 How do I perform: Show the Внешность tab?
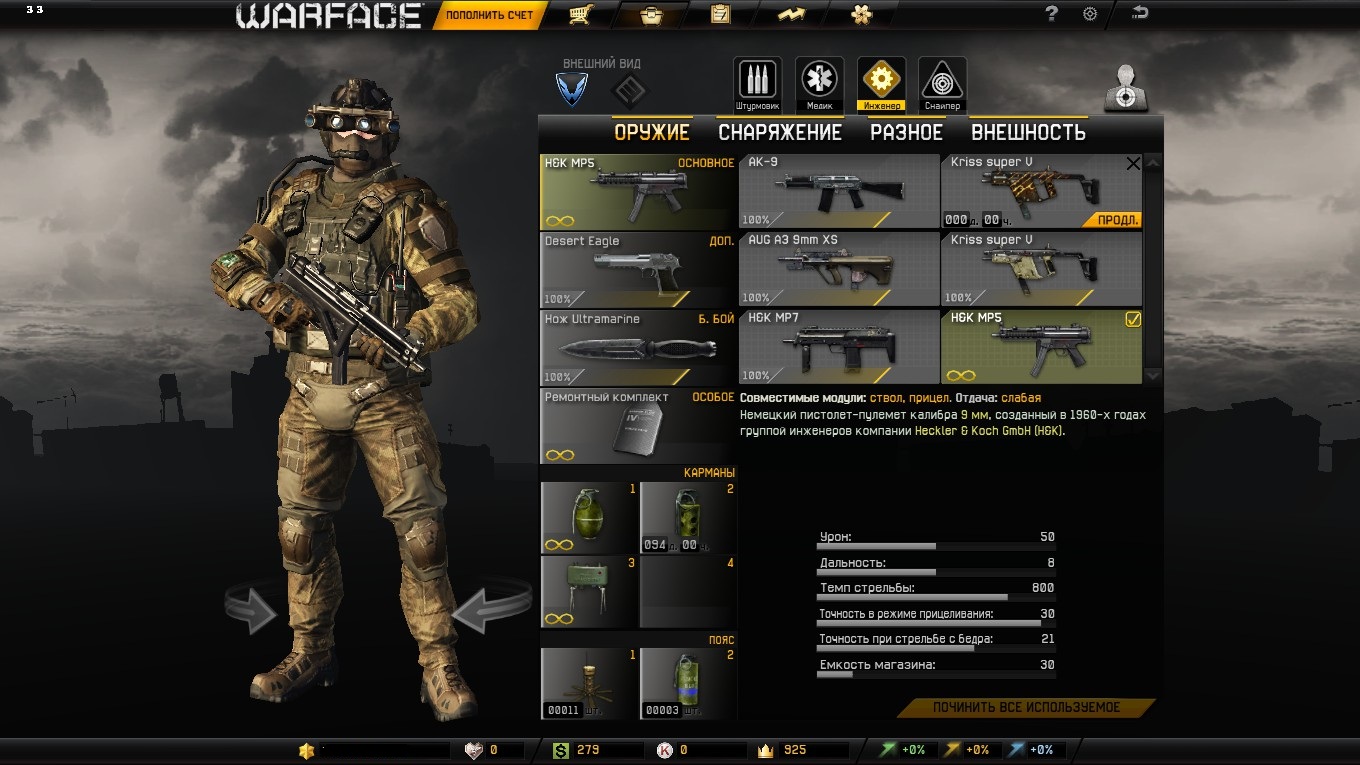tap(1028, 132)
